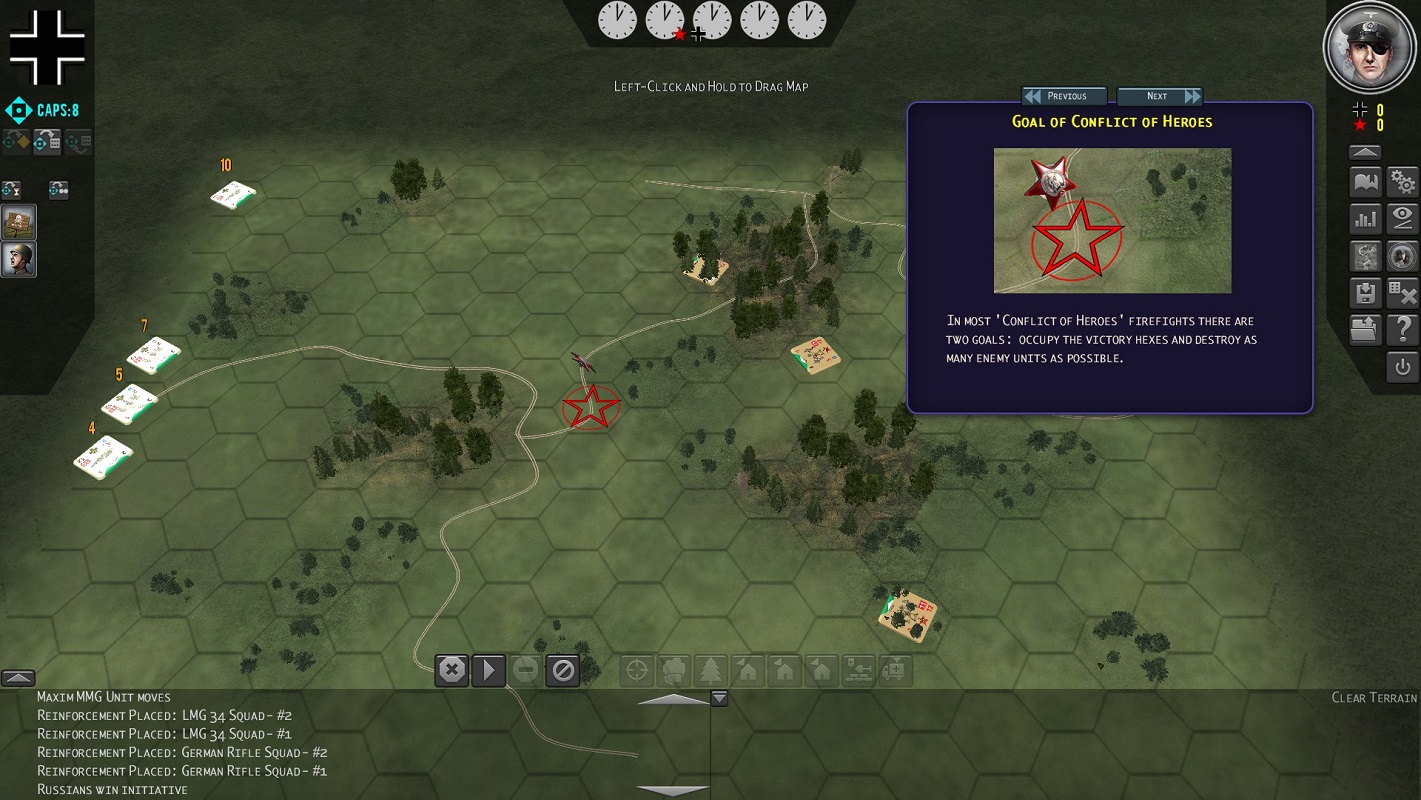Go to the Previous tutorial page
The width and height of the screenshot is (1421, 800).
(x=1064, y=96)
